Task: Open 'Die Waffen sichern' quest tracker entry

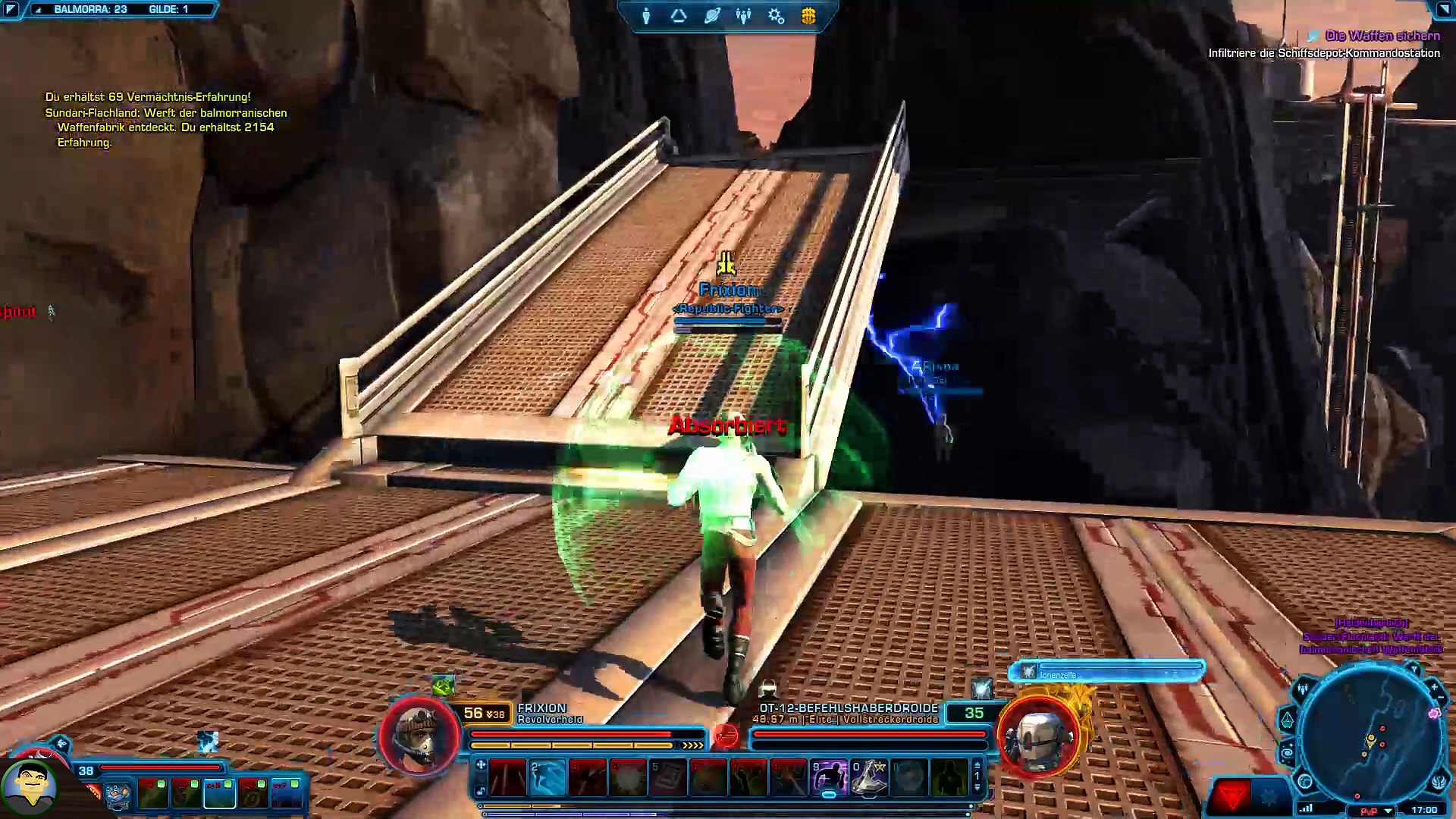Action: pyautogui.click(x=1382, y=36)
